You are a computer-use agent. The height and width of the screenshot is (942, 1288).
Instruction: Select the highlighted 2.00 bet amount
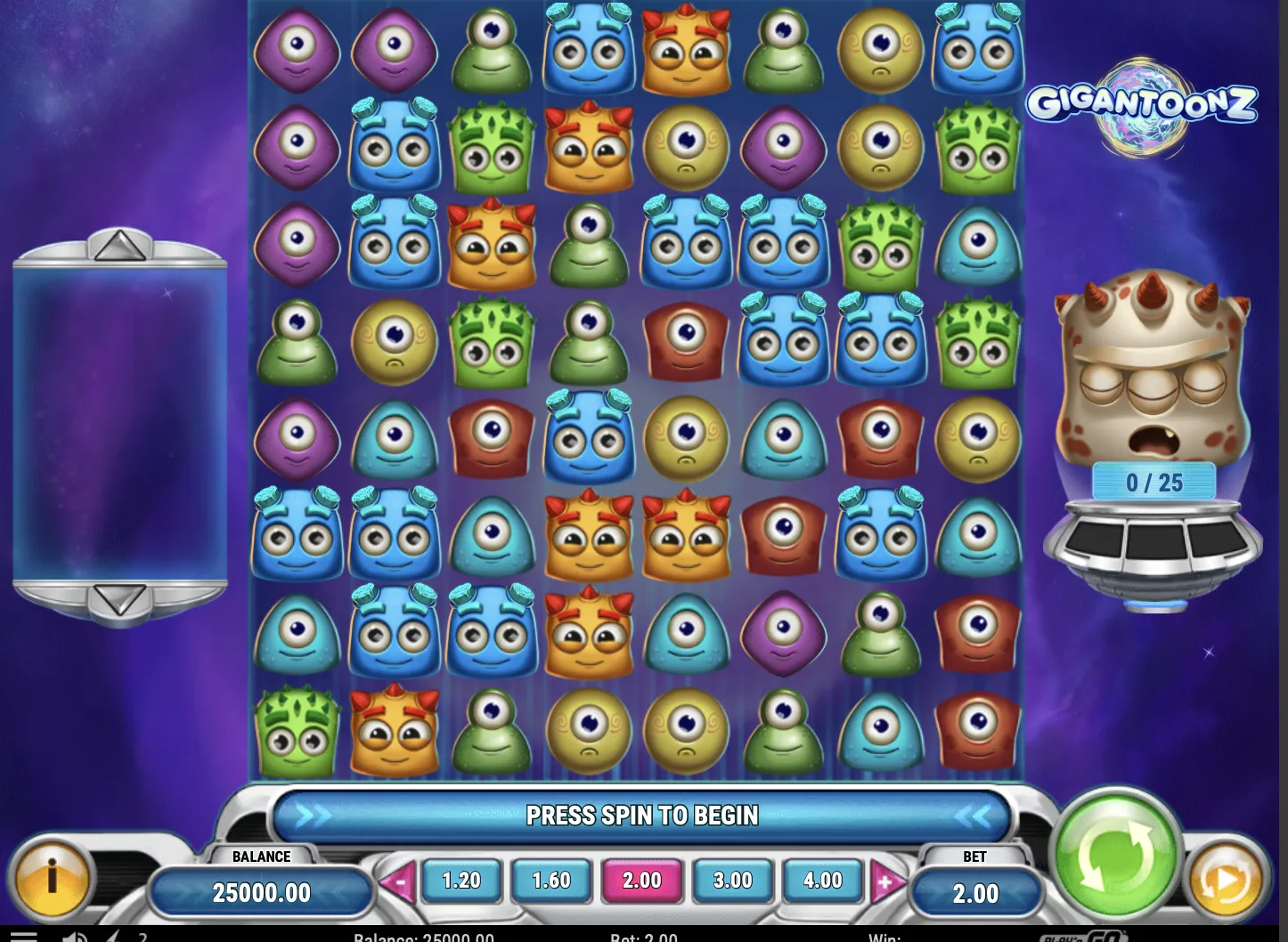coord(641,881)
